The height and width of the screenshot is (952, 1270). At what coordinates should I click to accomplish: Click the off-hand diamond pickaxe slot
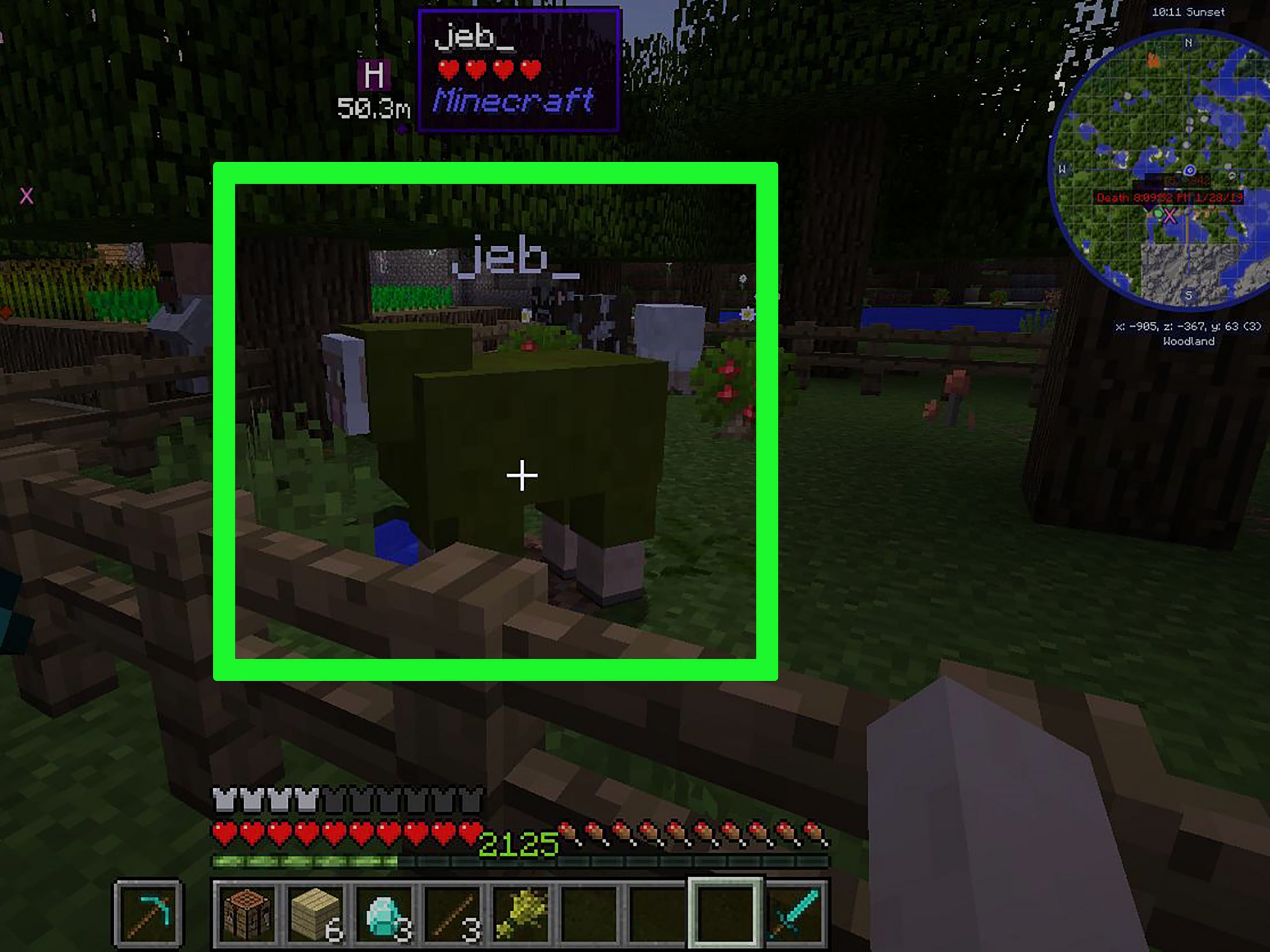pyautogui.click(x=148, y=913)
